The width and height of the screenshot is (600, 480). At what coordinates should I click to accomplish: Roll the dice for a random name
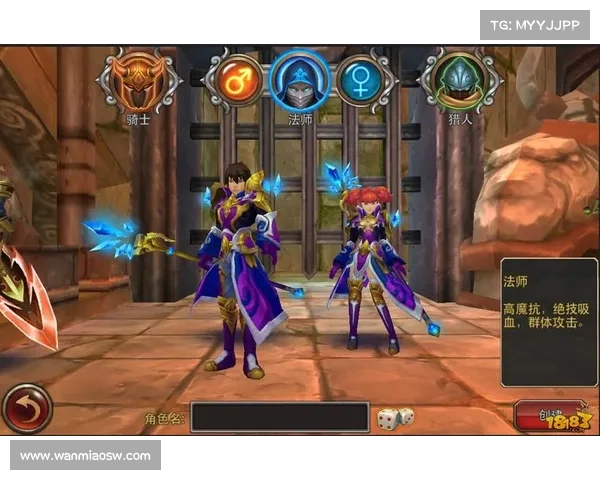coord(393,418)
